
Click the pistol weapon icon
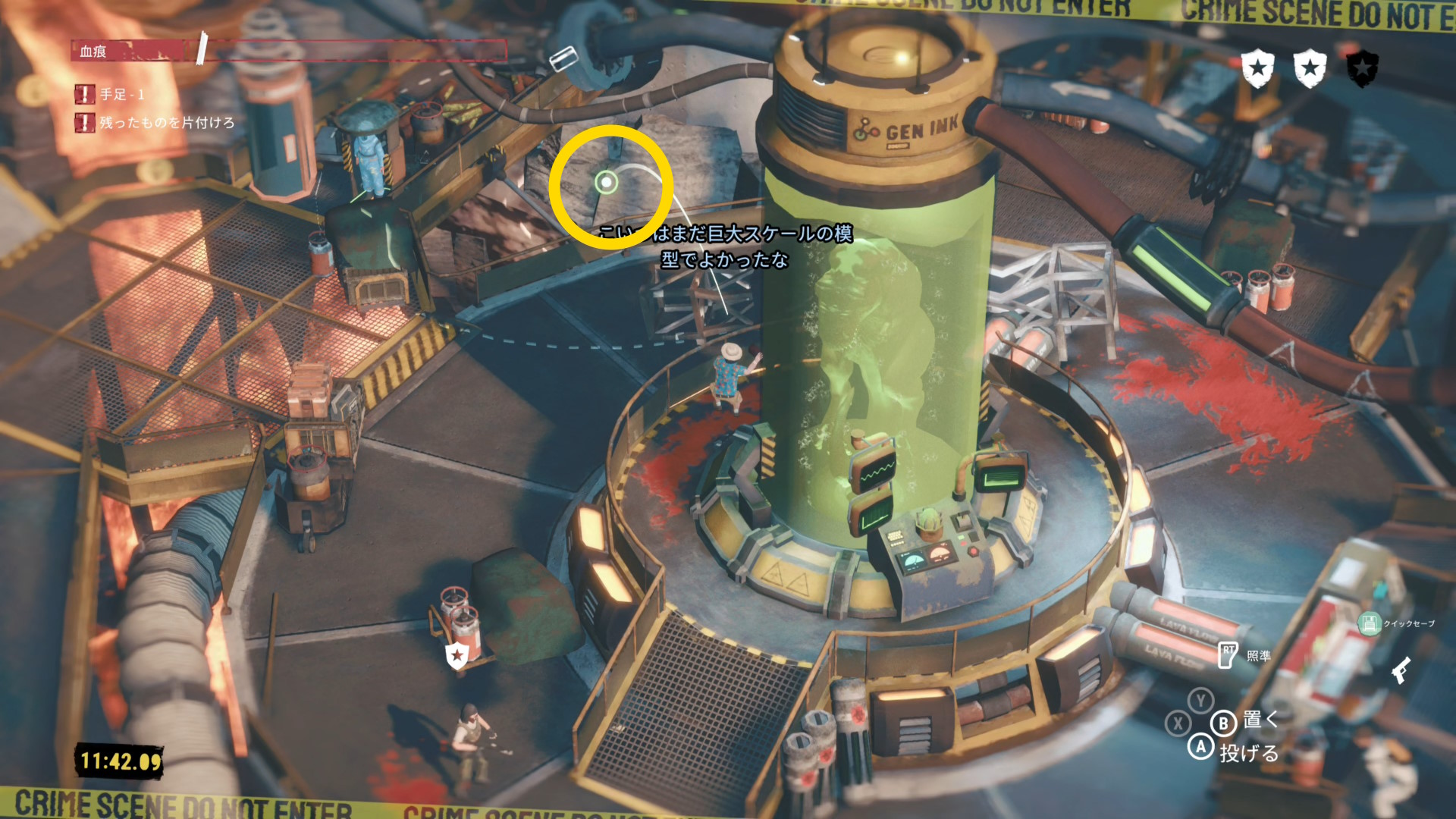click(x=1401, y=670)
